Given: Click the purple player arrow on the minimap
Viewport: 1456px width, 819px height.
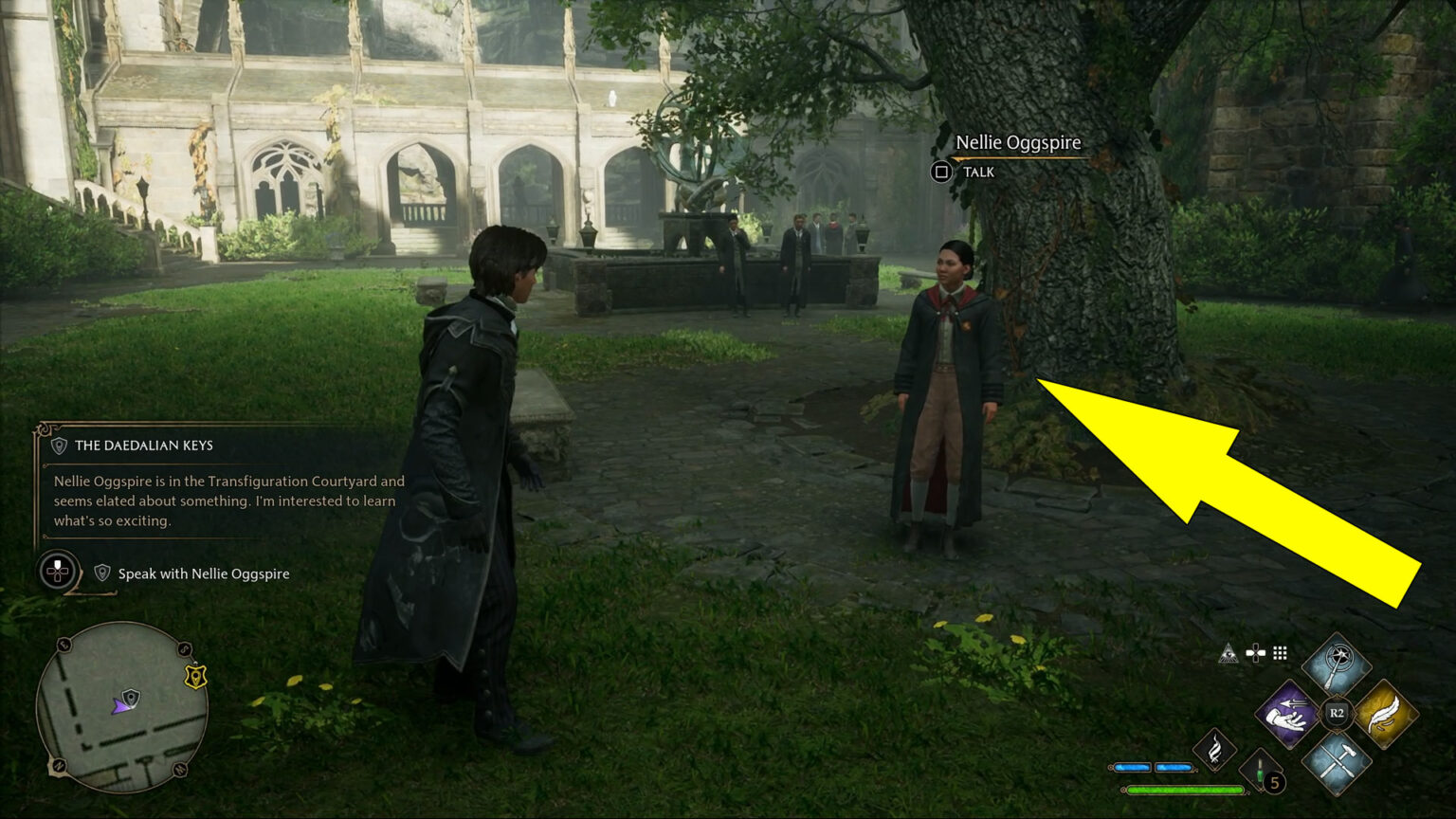Looking at the screenshot, I should [121, 707].
